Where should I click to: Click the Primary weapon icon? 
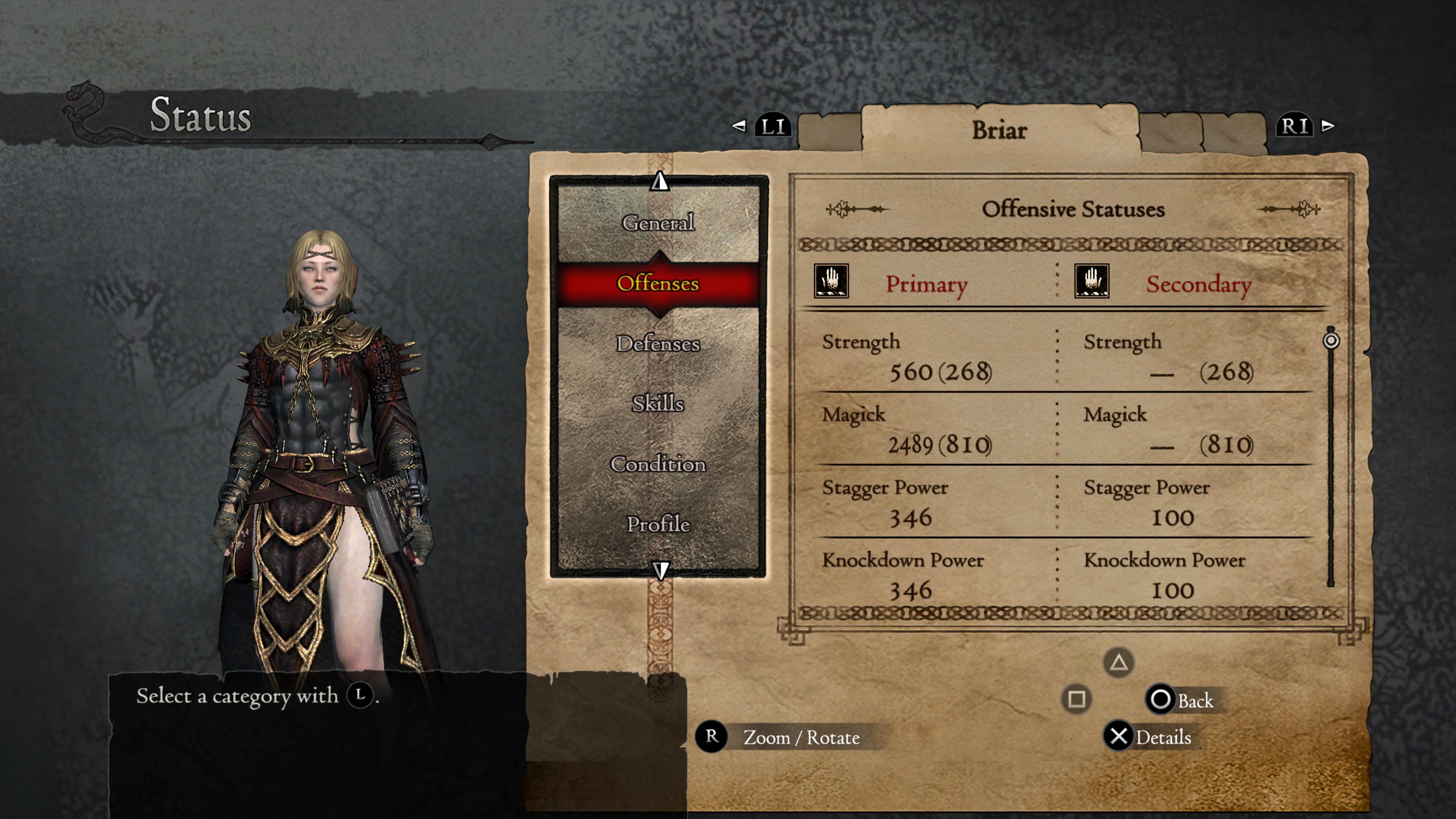[x=831, y=281]
